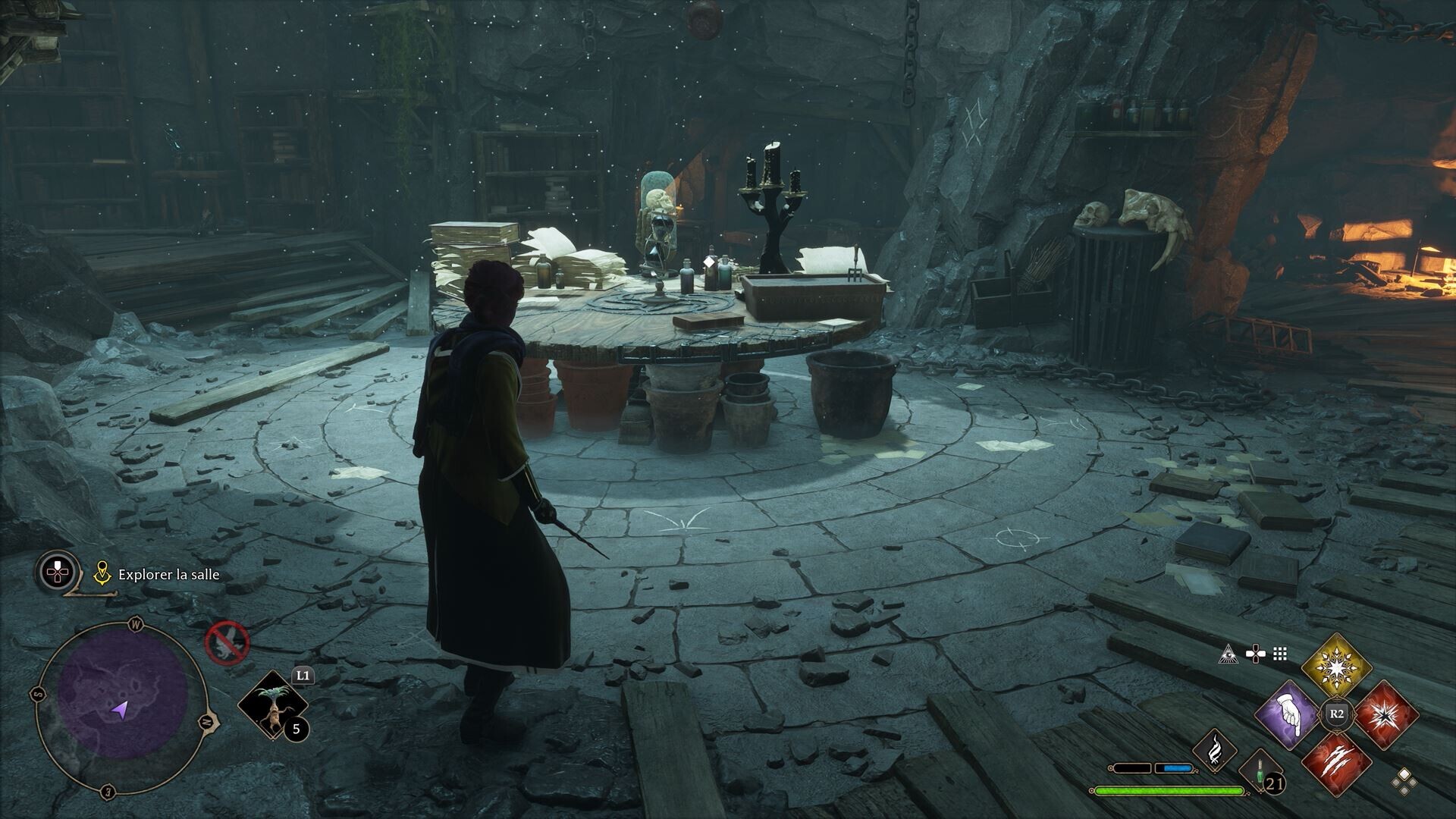The width and height of the screenshot is (1456, 819).
Task: Activate the red explosion spell
Action: tap(1385, 715)
